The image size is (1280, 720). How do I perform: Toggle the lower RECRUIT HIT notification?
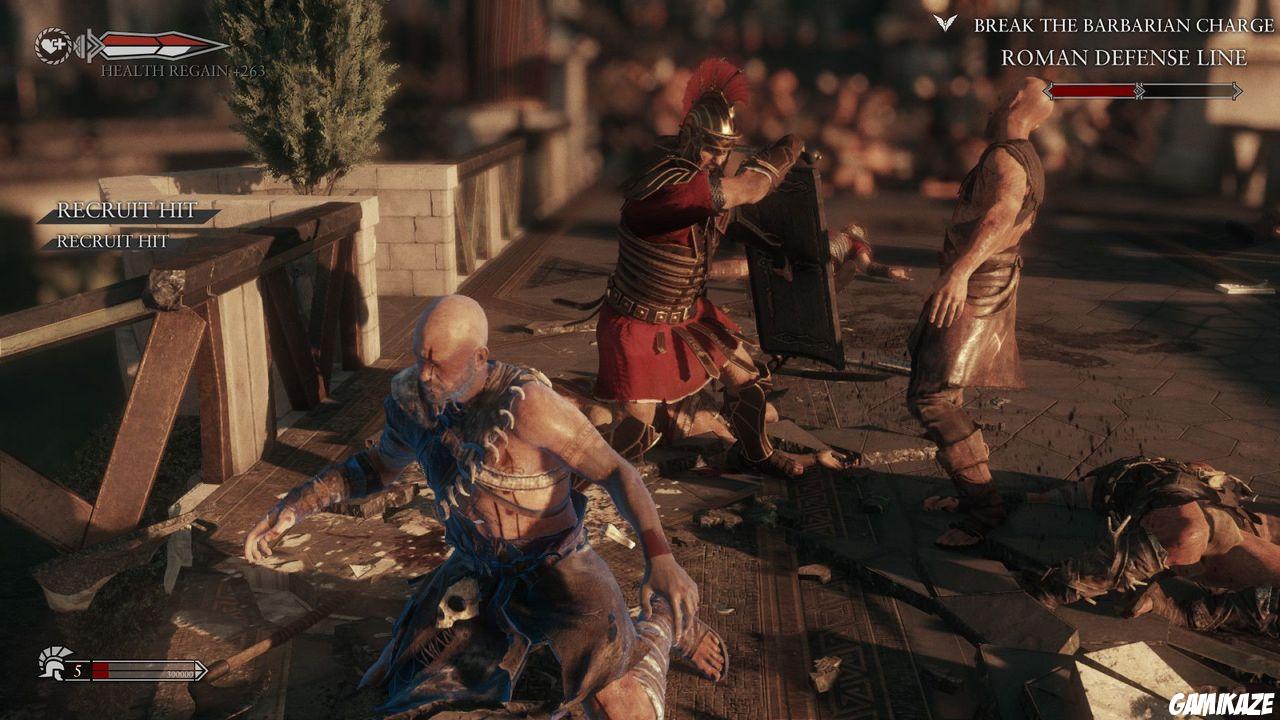pyautogui.click(x=112, y=241)
